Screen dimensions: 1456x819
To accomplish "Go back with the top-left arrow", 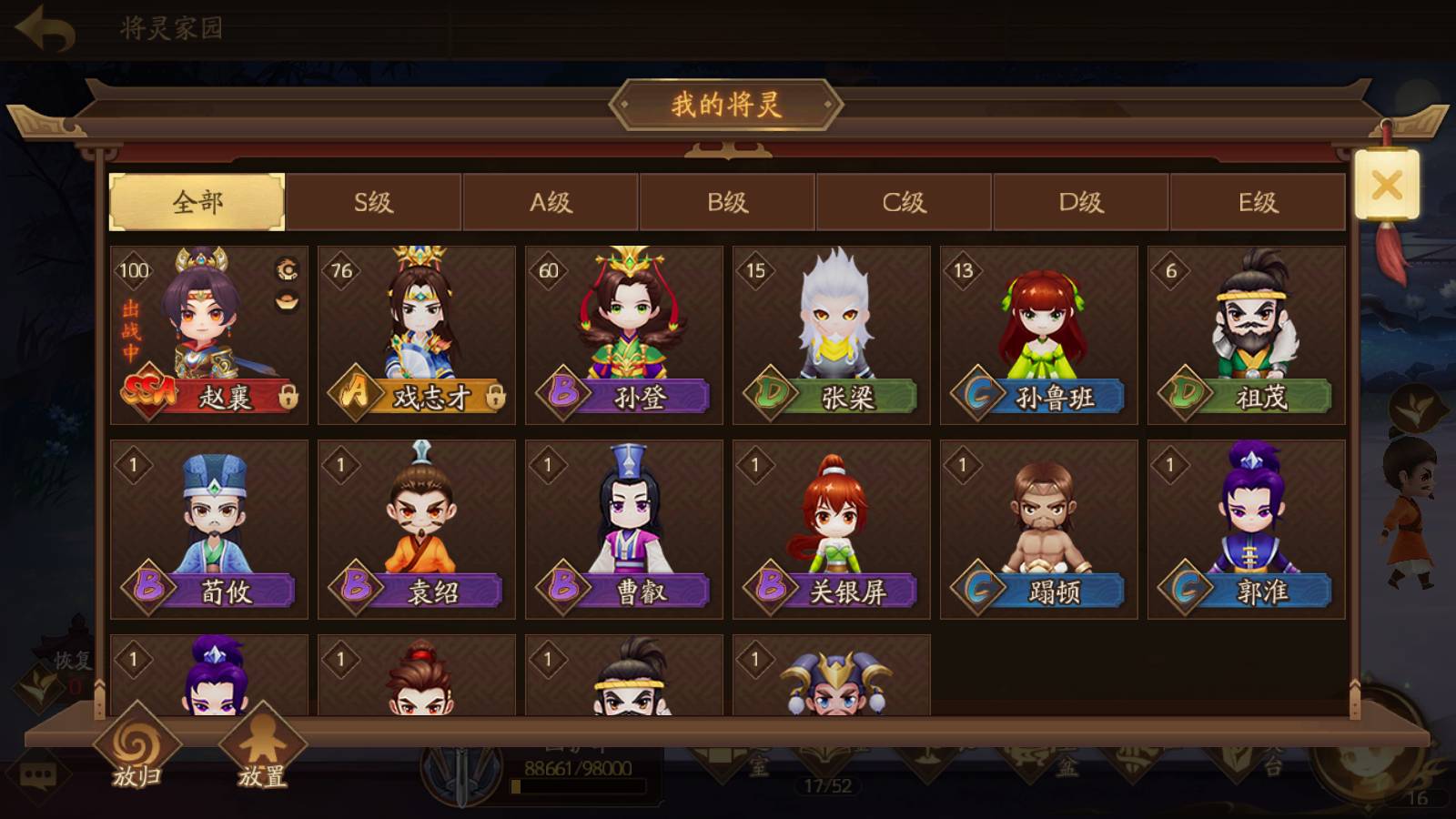I will pyautogui.click(x=45, y=29).
